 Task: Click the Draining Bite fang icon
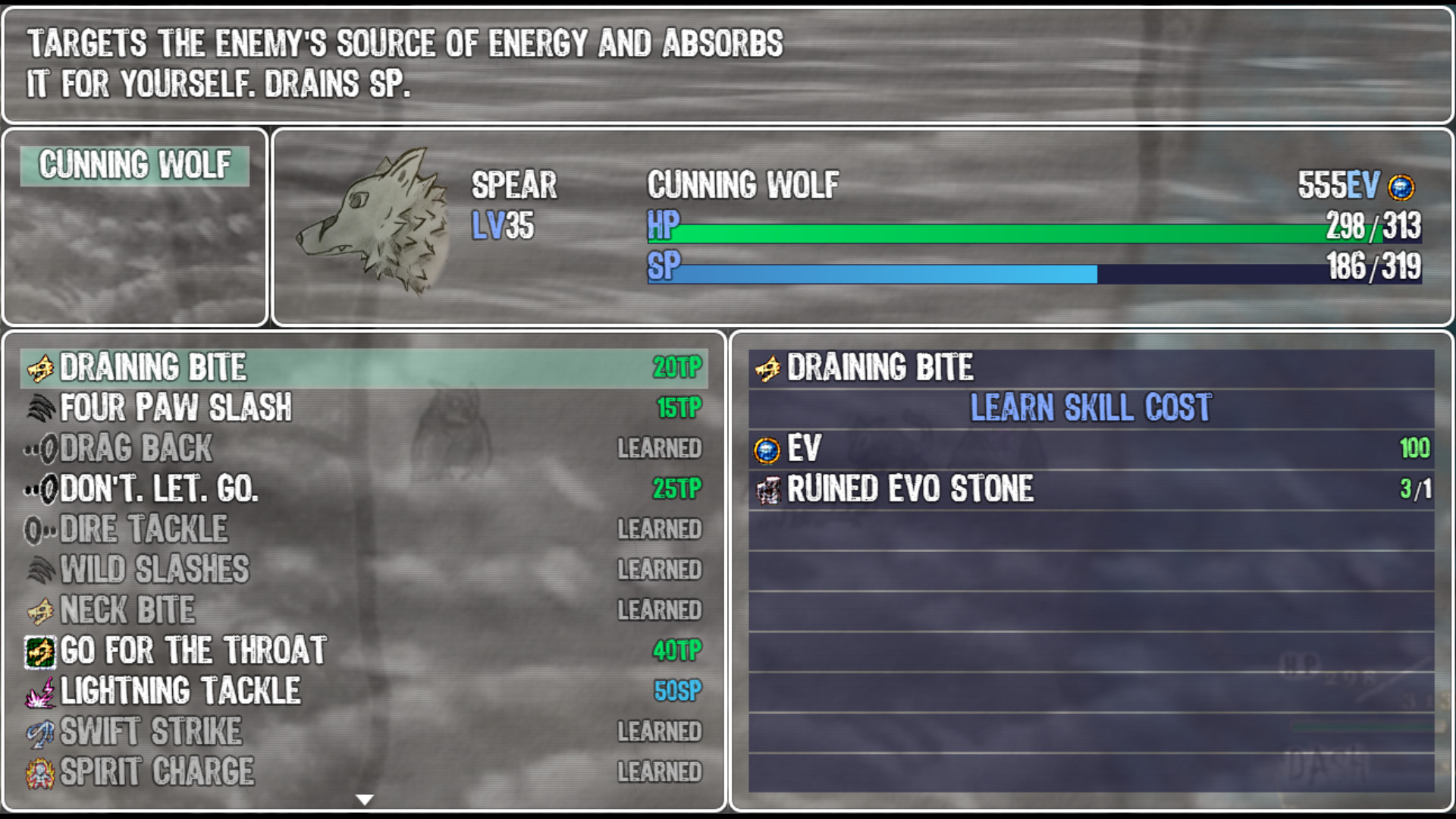pyautogui.click(x=42, y=367)
